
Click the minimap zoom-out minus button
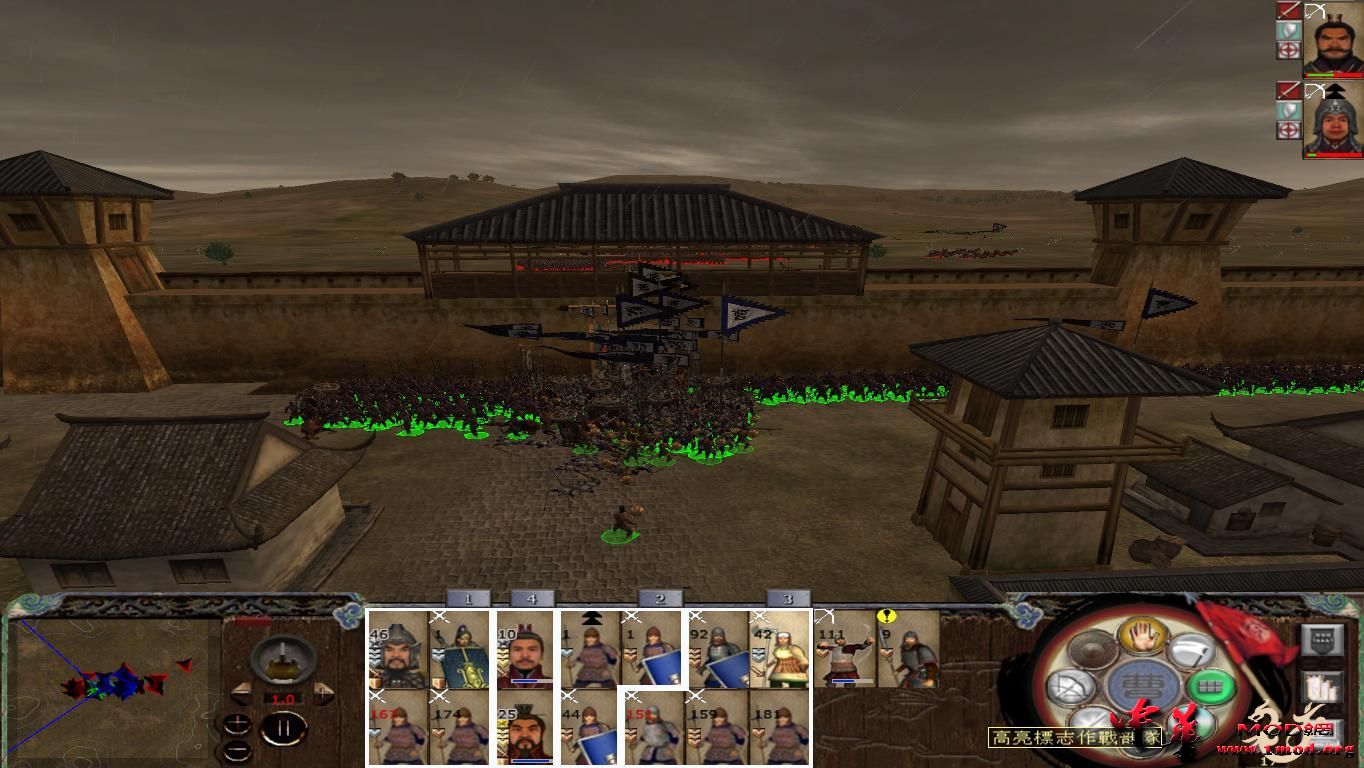237,751
